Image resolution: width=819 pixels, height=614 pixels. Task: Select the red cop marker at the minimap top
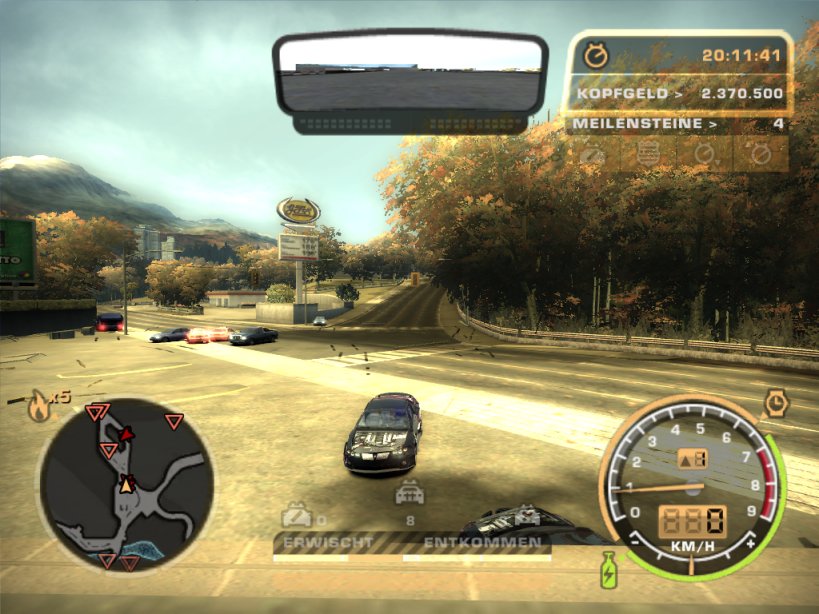[x=127, y=434]
